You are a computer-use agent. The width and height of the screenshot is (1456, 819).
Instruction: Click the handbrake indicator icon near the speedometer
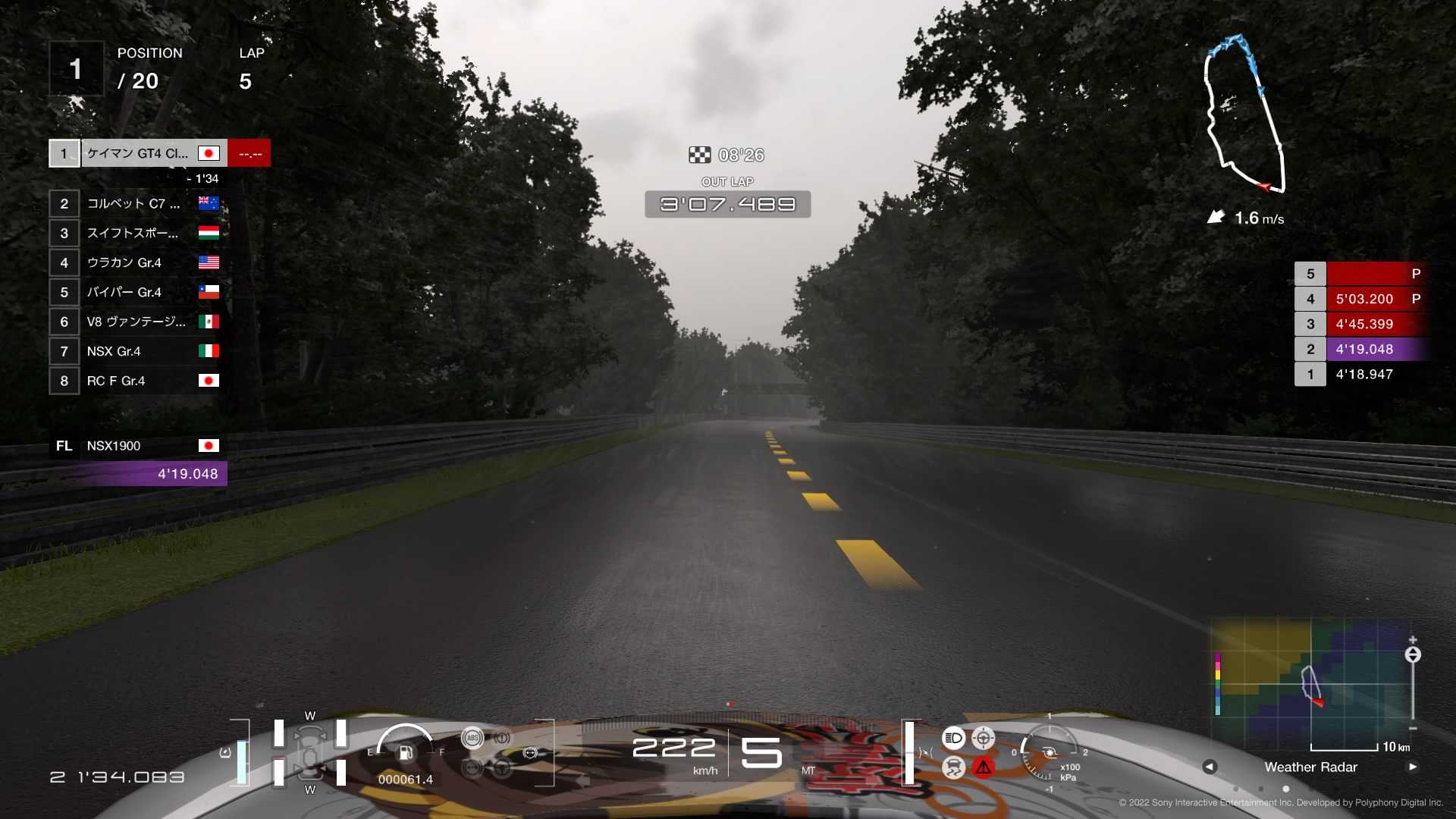point(531,752)
